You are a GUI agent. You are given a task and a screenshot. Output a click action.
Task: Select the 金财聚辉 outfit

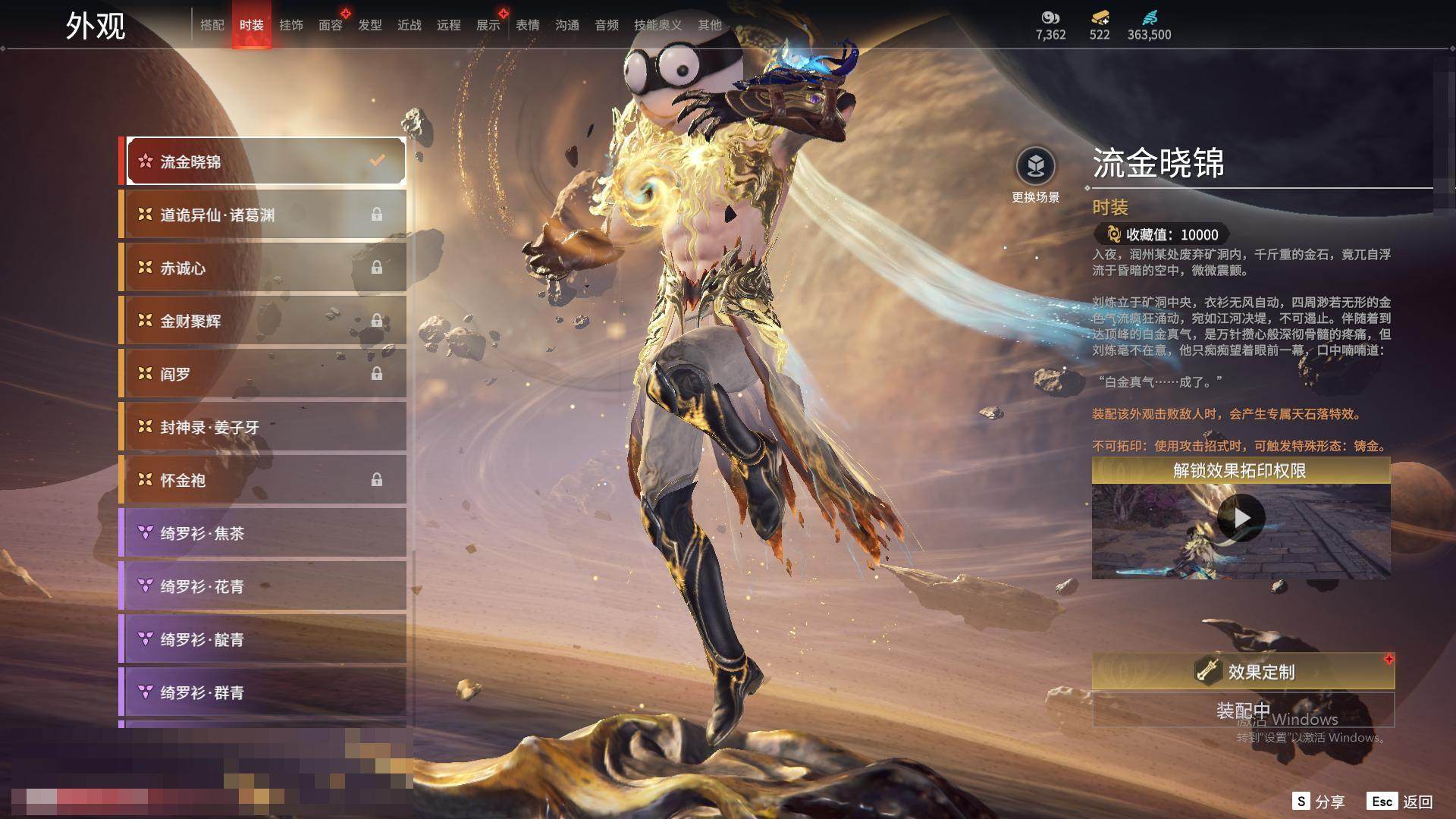[x=265, y=321]
